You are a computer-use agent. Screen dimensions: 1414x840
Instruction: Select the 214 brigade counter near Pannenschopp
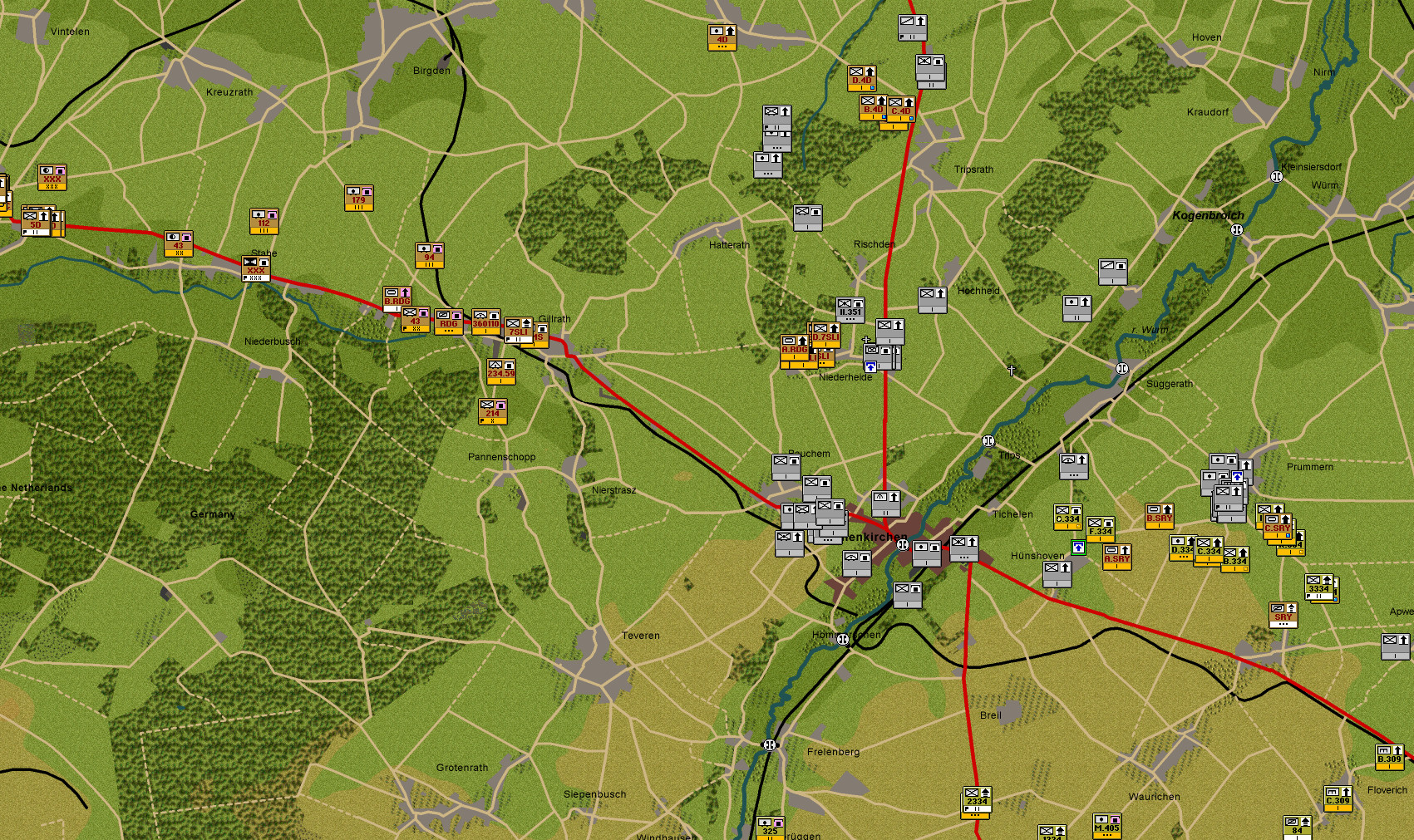pyautogui.click(x=492, y=412)
